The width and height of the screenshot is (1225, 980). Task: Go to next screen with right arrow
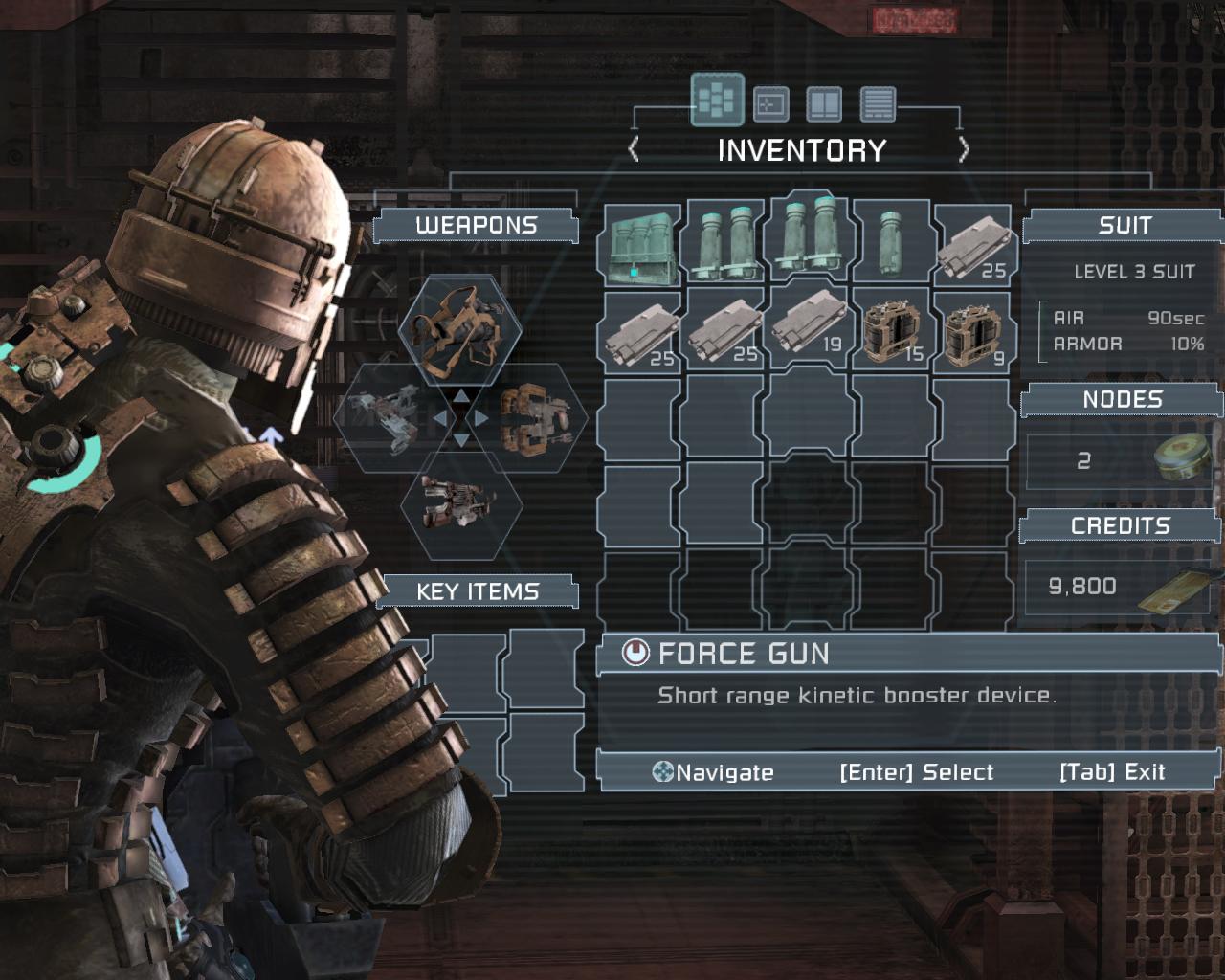(964, 150)
